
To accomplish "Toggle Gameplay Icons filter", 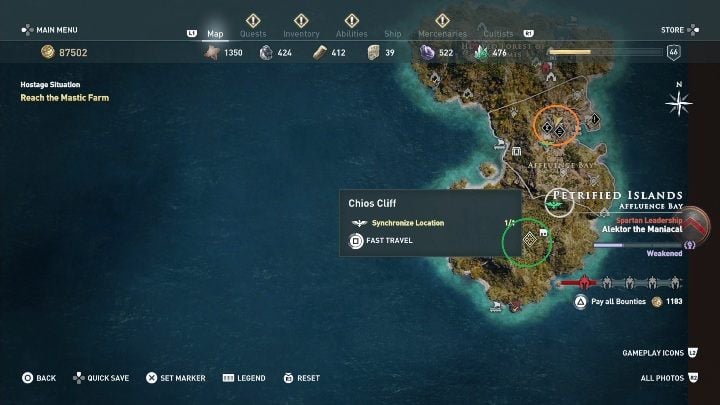I will tap(658, 353).
